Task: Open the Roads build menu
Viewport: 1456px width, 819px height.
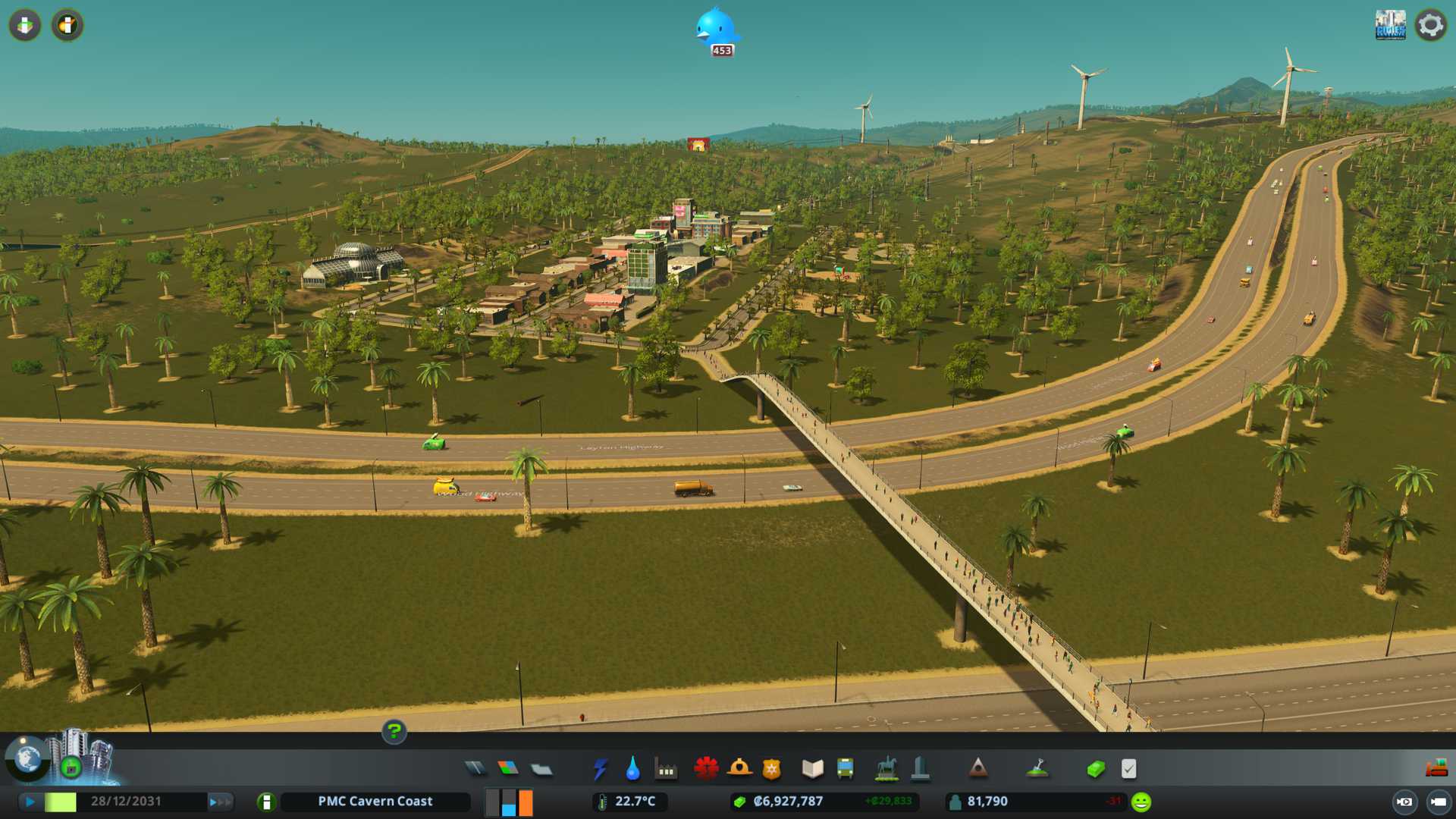Action: (x=475, y=769)
